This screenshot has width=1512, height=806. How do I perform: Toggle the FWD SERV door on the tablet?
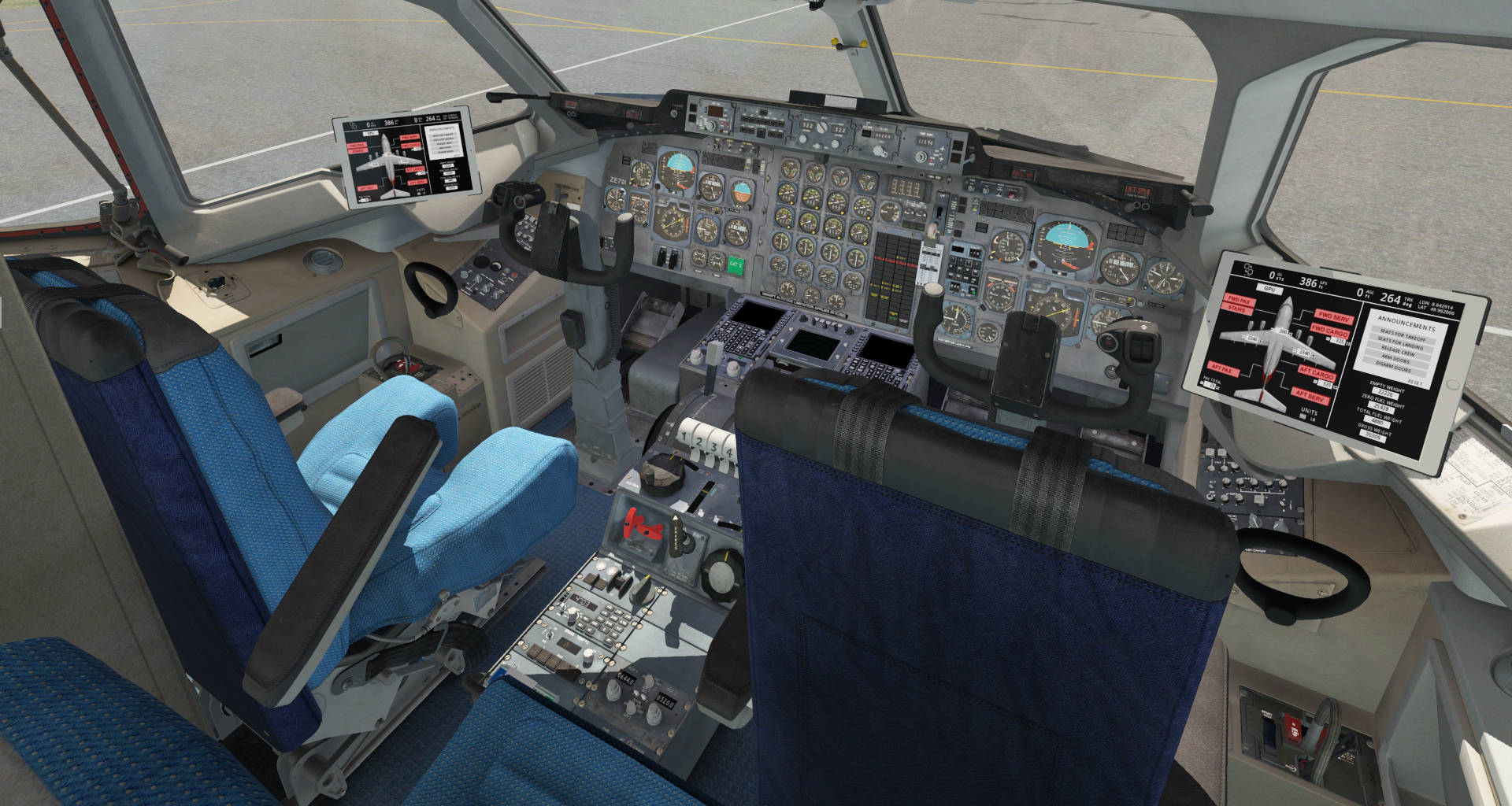coord(1335,318)
